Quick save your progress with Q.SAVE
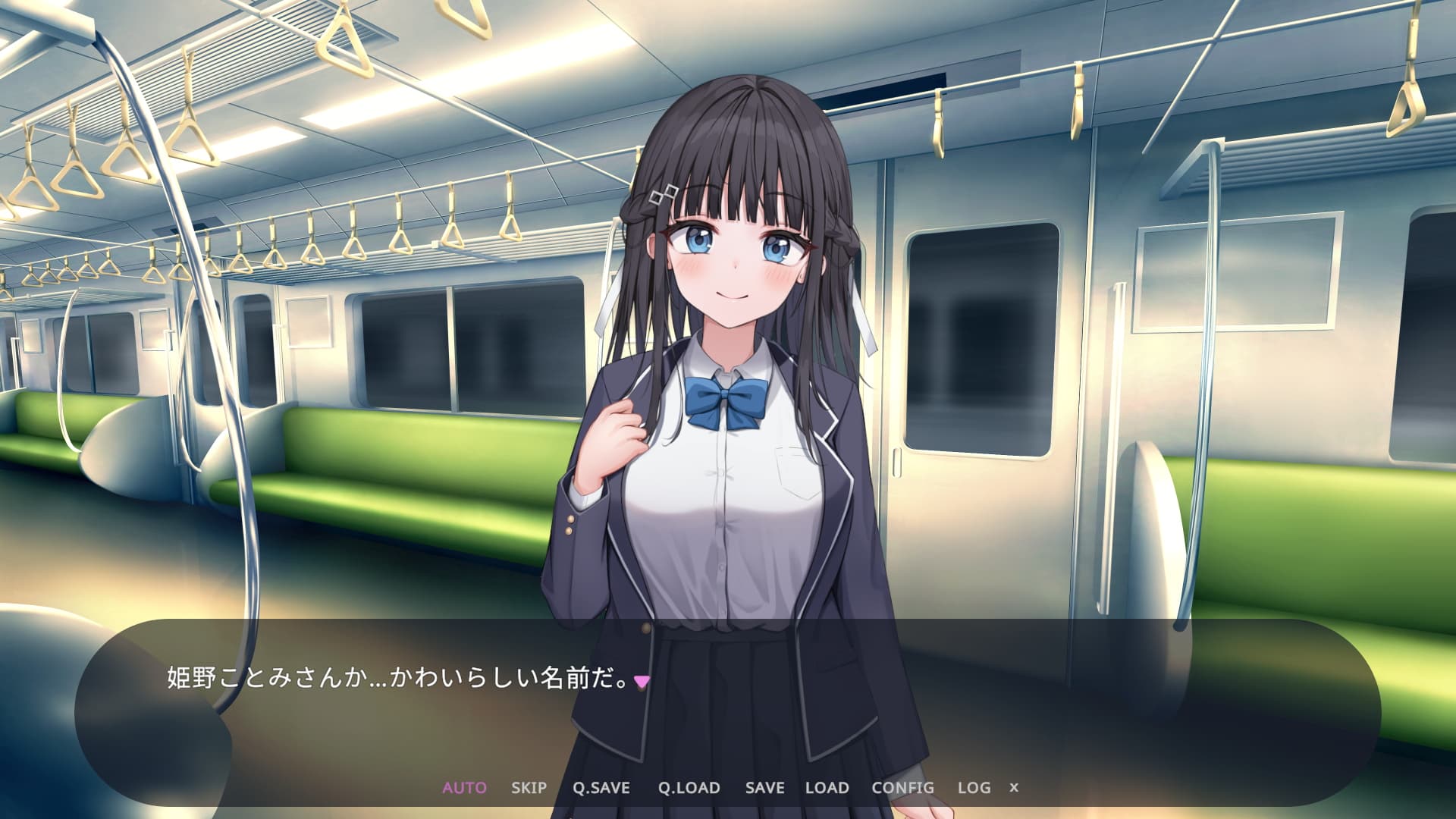The image size is (1456, 819). pos(603,788)
